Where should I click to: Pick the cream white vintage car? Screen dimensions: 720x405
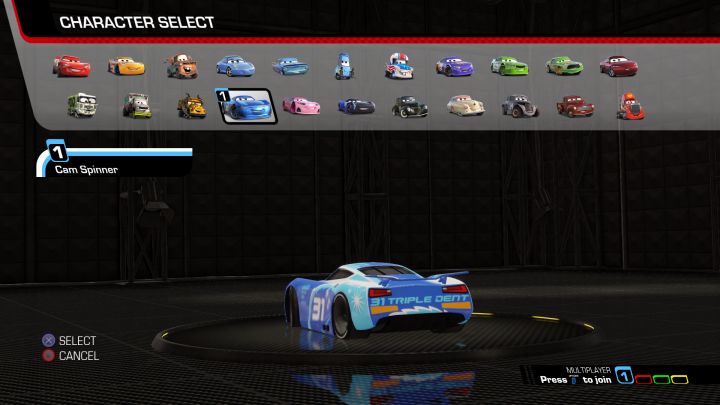tap(464, 104)
